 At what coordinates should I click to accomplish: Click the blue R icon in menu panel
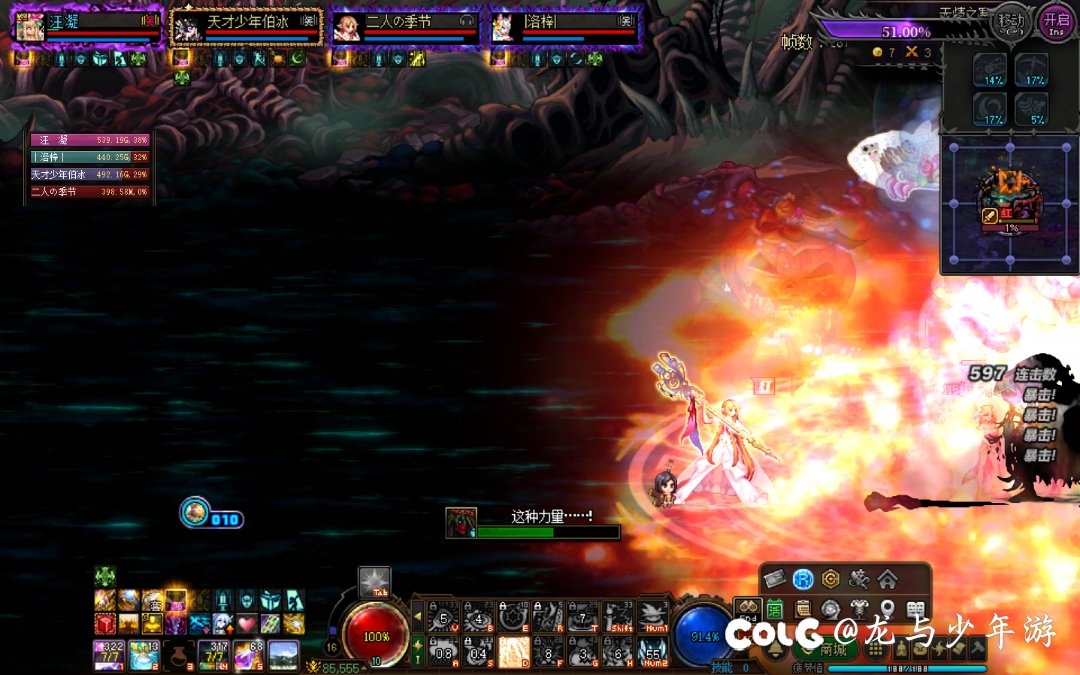click(802, 579)
